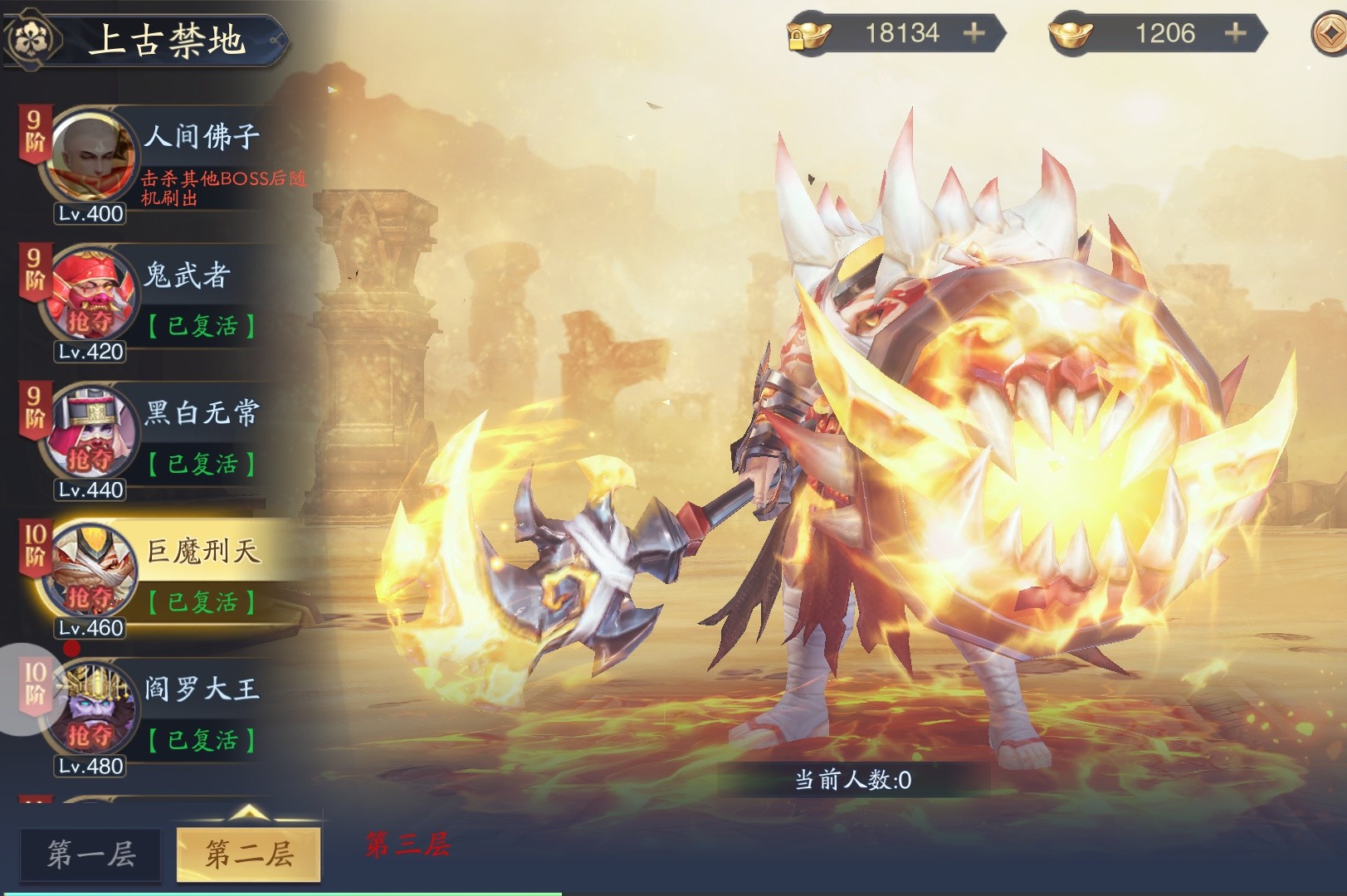
Task: Switch to the 第一层 floor tab
Action: pyautogui.click(x=91, y=854)
